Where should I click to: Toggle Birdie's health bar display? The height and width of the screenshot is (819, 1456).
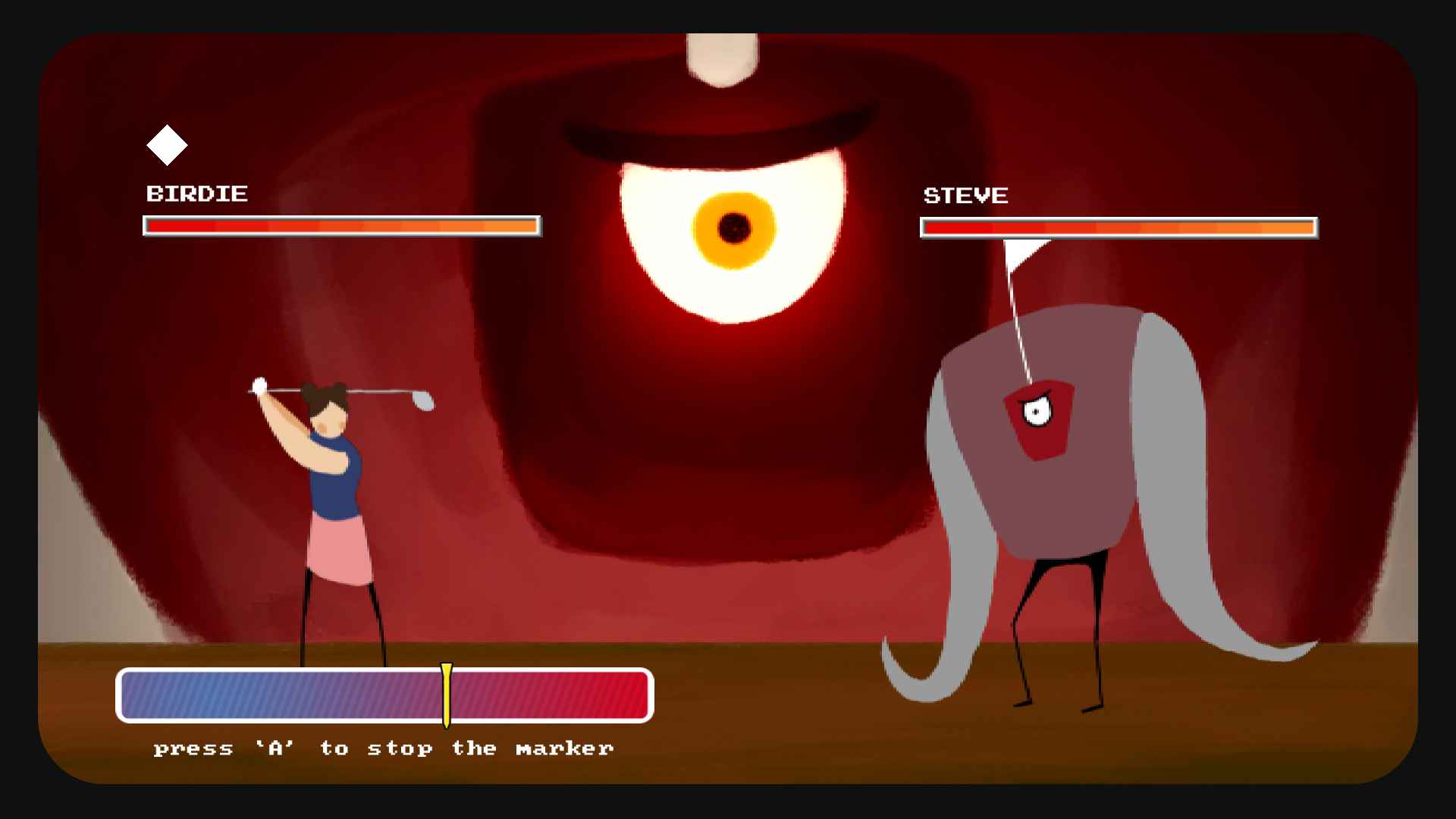341,227
